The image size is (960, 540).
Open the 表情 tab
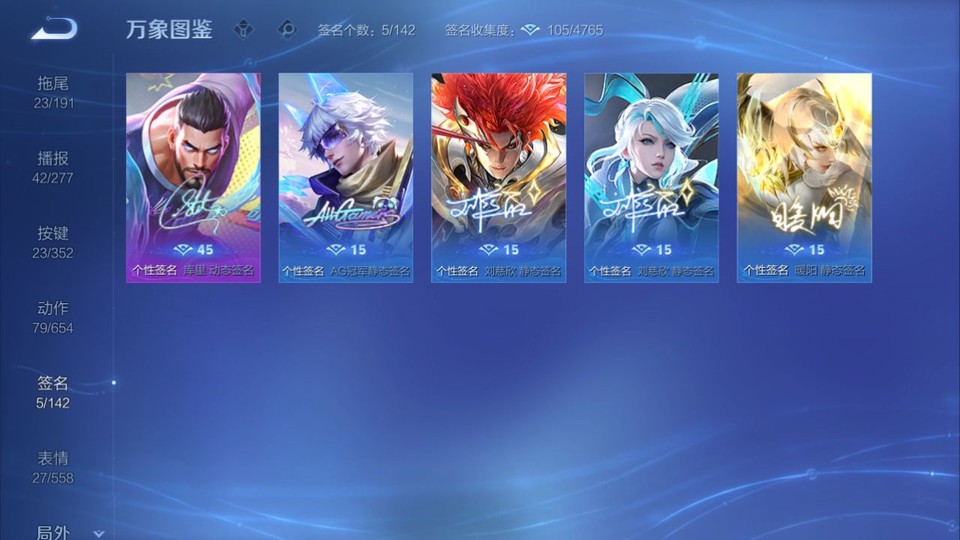[54, 466]
